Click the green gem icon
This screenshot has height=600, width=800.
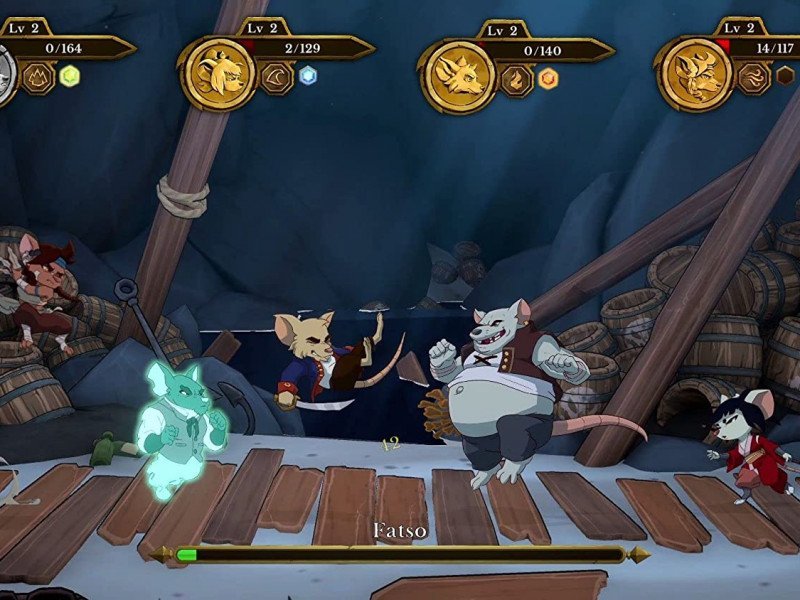tap(70, 76)
